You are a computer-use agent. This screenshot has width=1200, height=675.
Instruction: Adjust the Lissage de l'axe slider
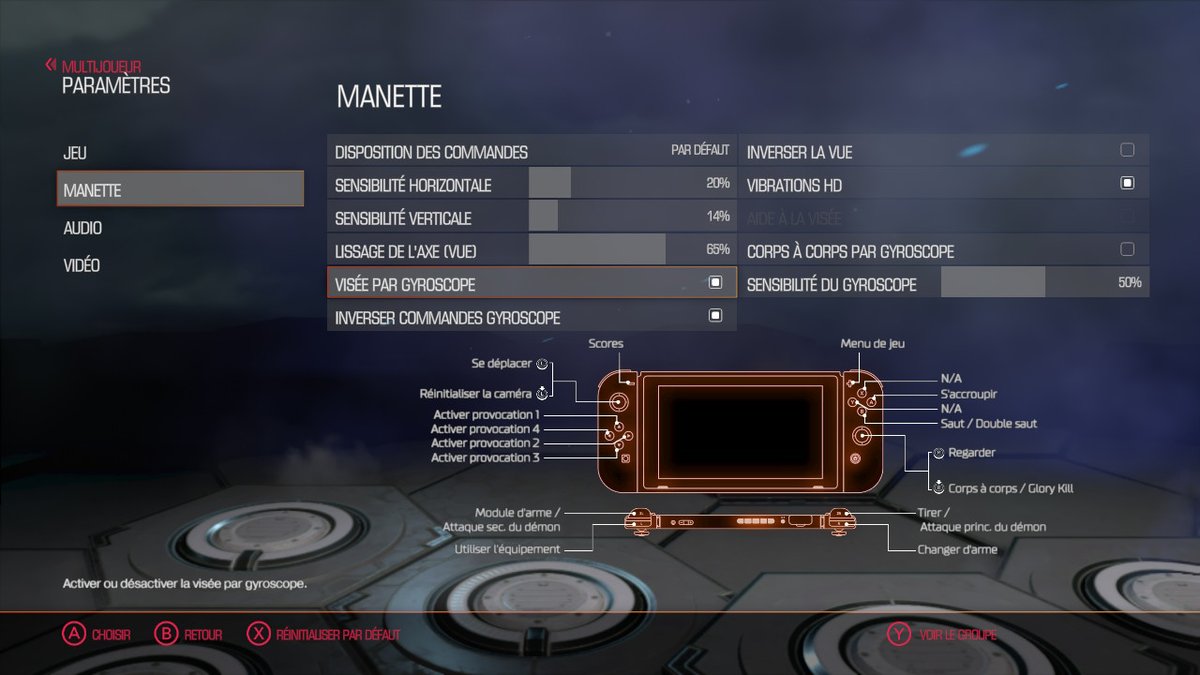tap(630, 250)
